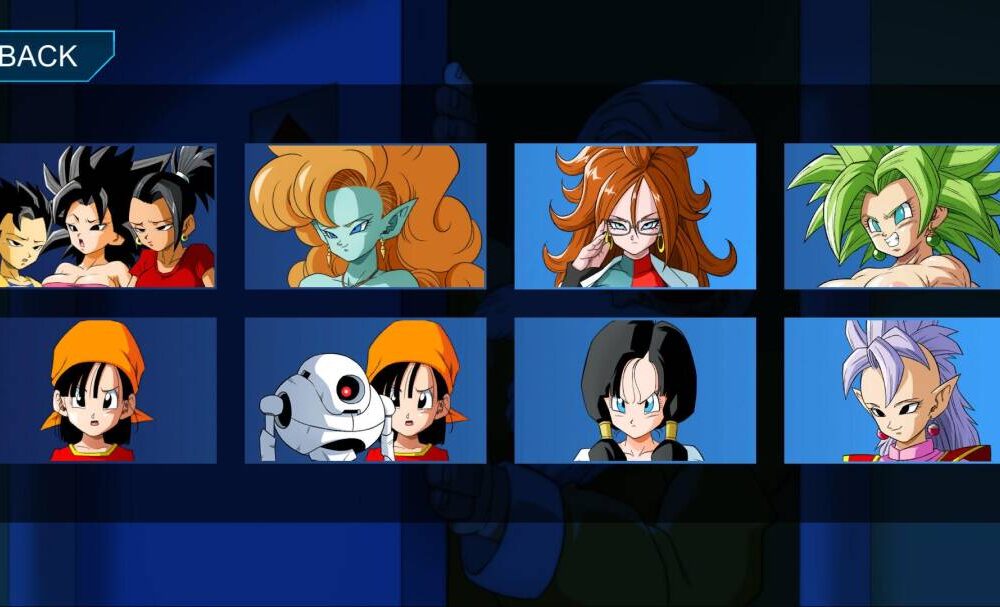Pick the black-haired blue-eyed girl tile
This screenshot has height=607, width=1000.
[x=635, y=390]
